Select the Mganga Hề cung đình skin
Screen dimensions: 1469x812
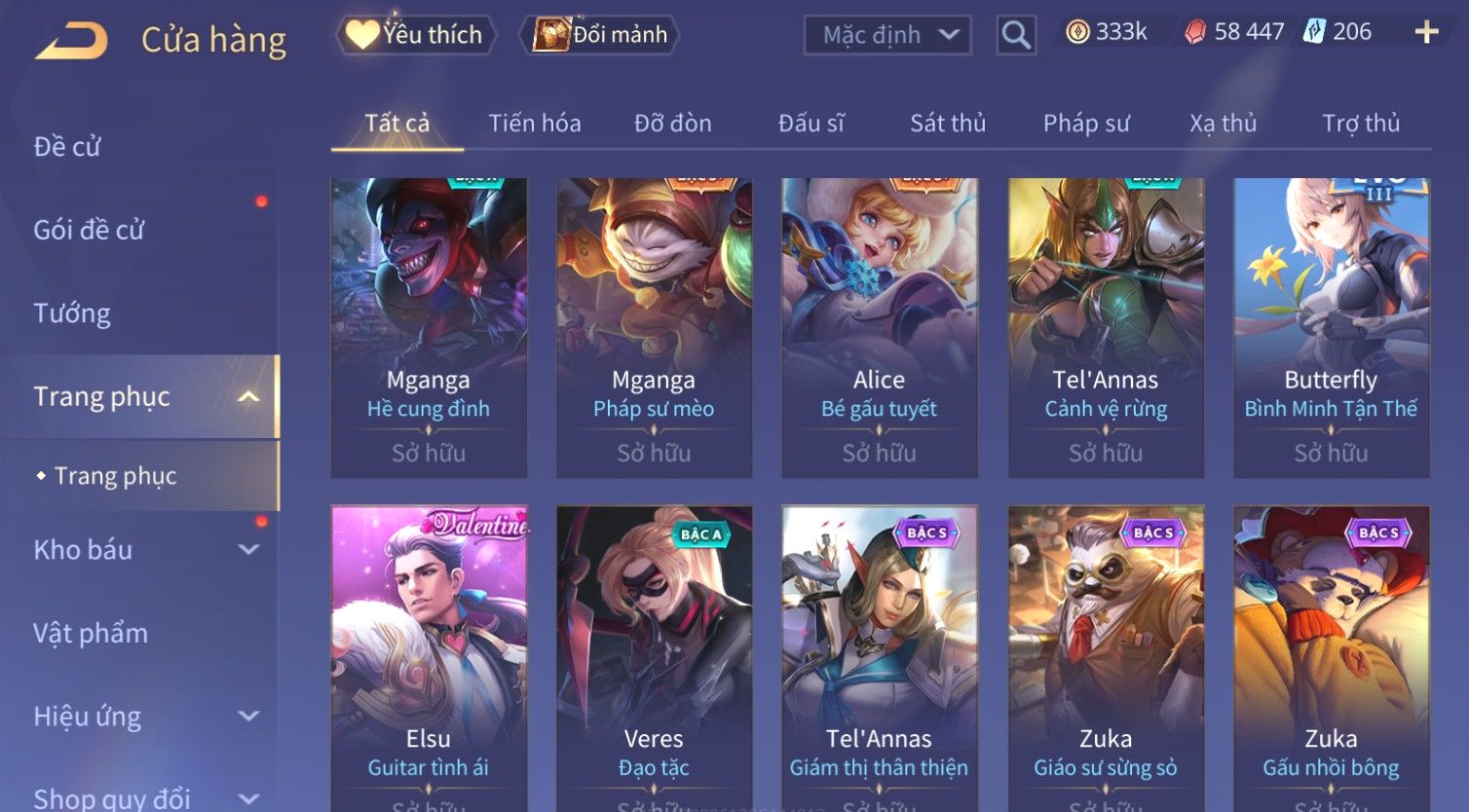coord(429,326)
